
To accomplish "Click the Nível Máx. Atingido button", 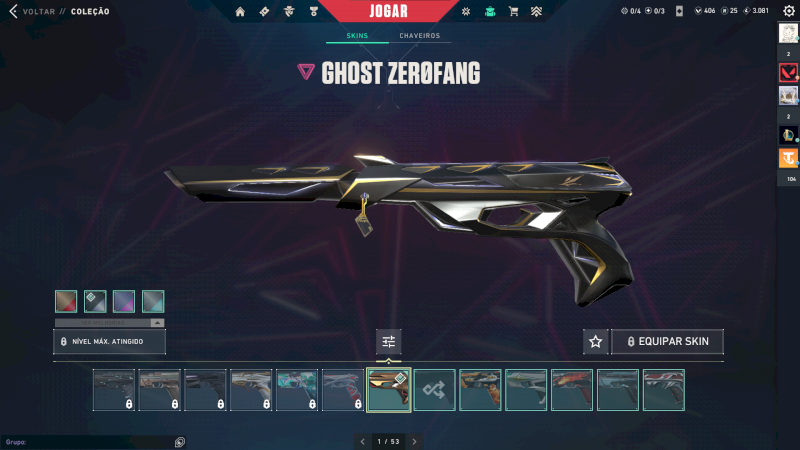I will tap(110, 342).
